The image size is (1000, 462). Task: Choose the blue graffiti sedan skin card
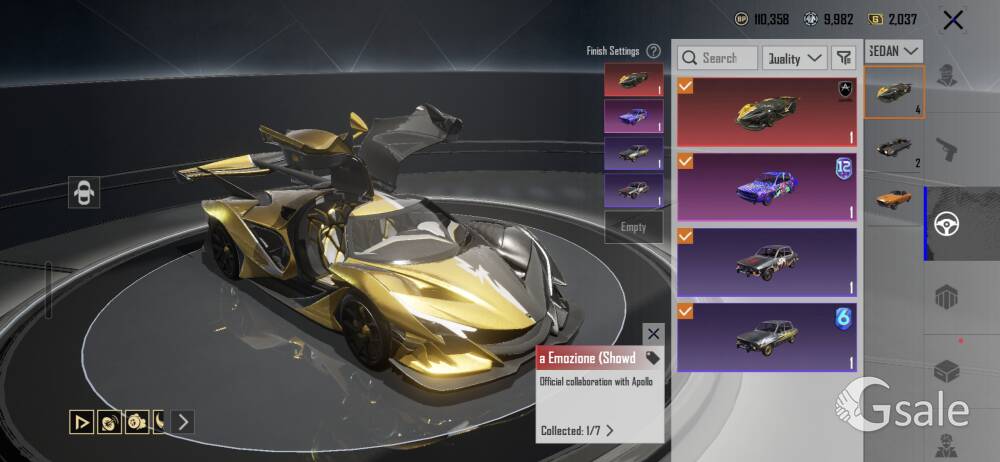tap(767, 186)
